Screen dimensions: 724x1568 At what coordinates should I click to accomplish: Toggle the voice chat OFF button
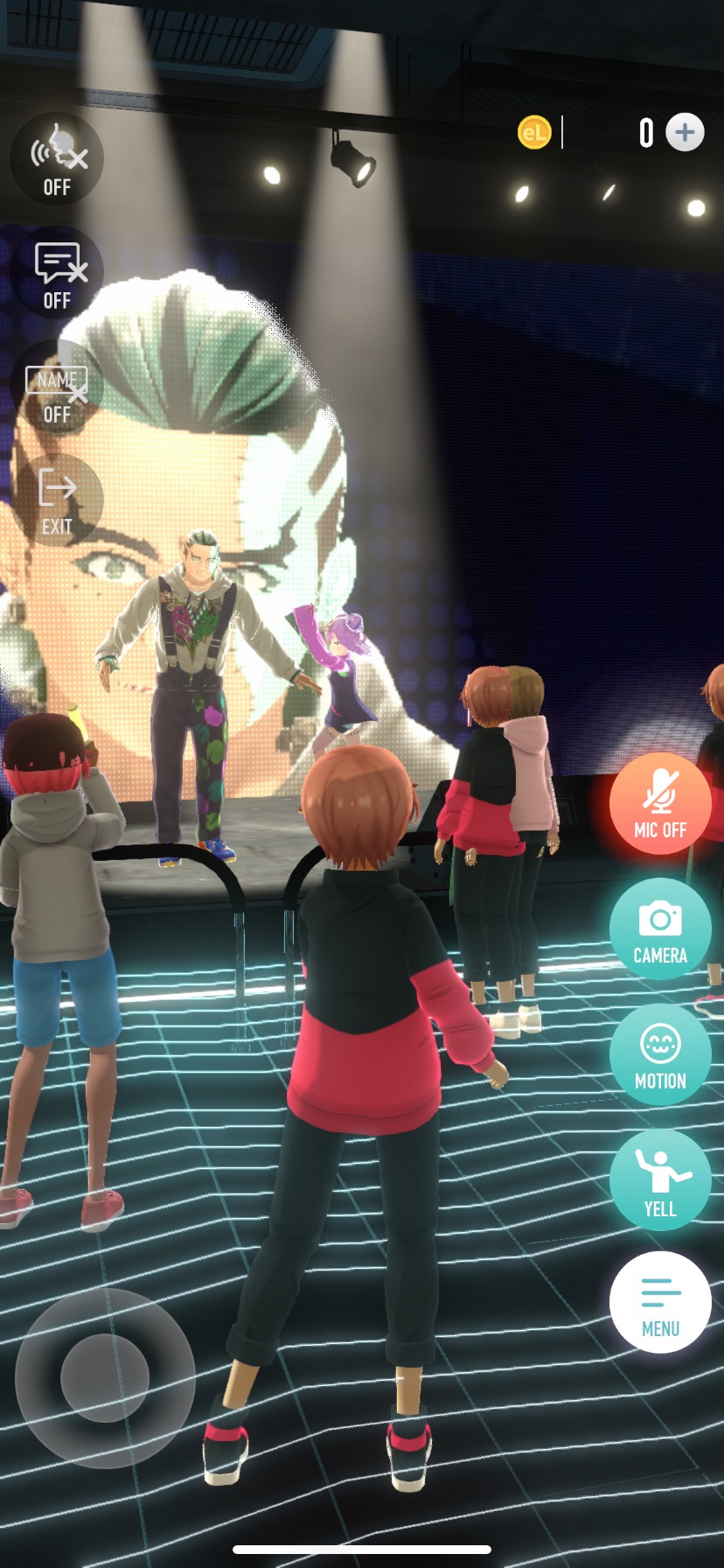pos(57,159)
